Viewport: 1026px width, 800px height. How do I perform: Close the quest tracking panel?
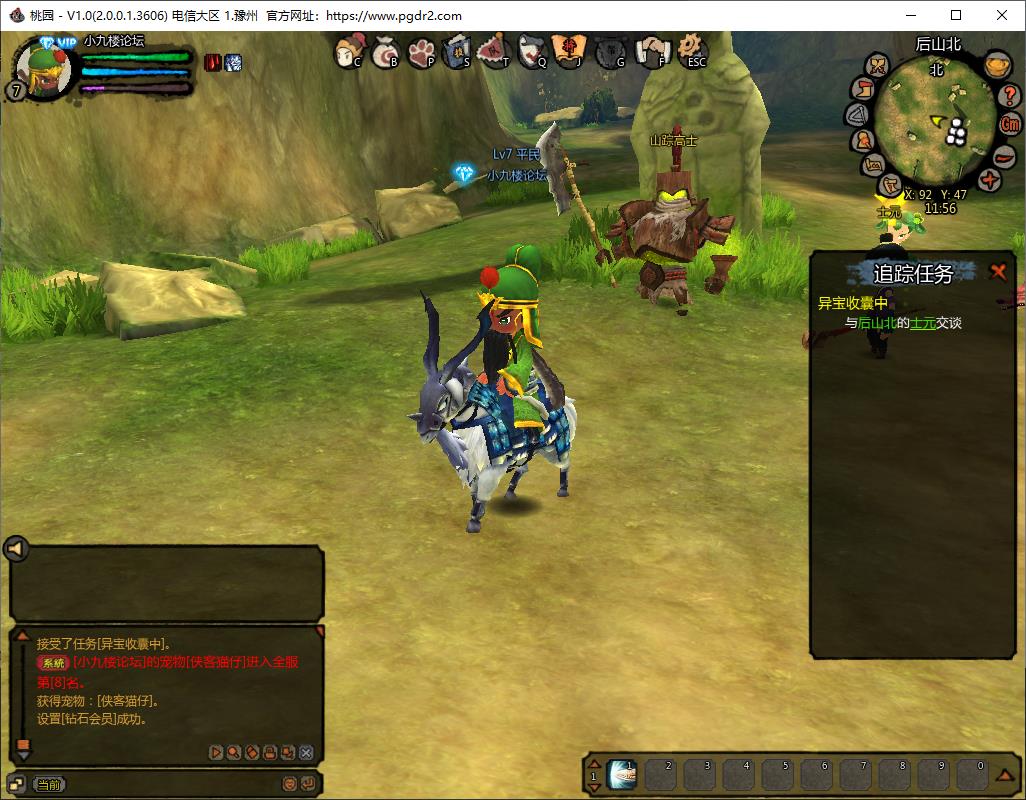tap(997, 271)
